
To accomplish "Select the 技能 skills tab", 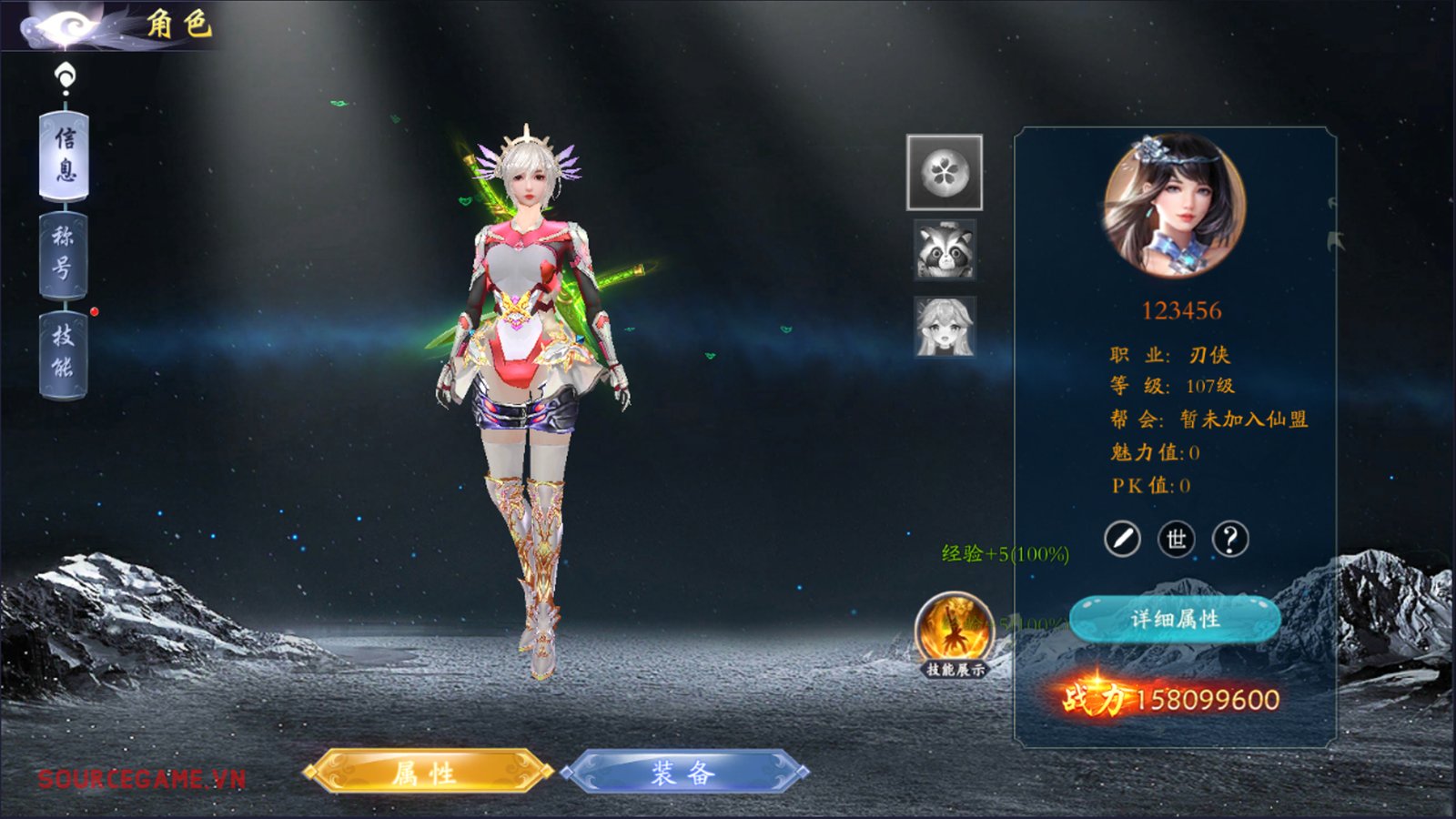I will pyautogui.click(x=63, y=353).
